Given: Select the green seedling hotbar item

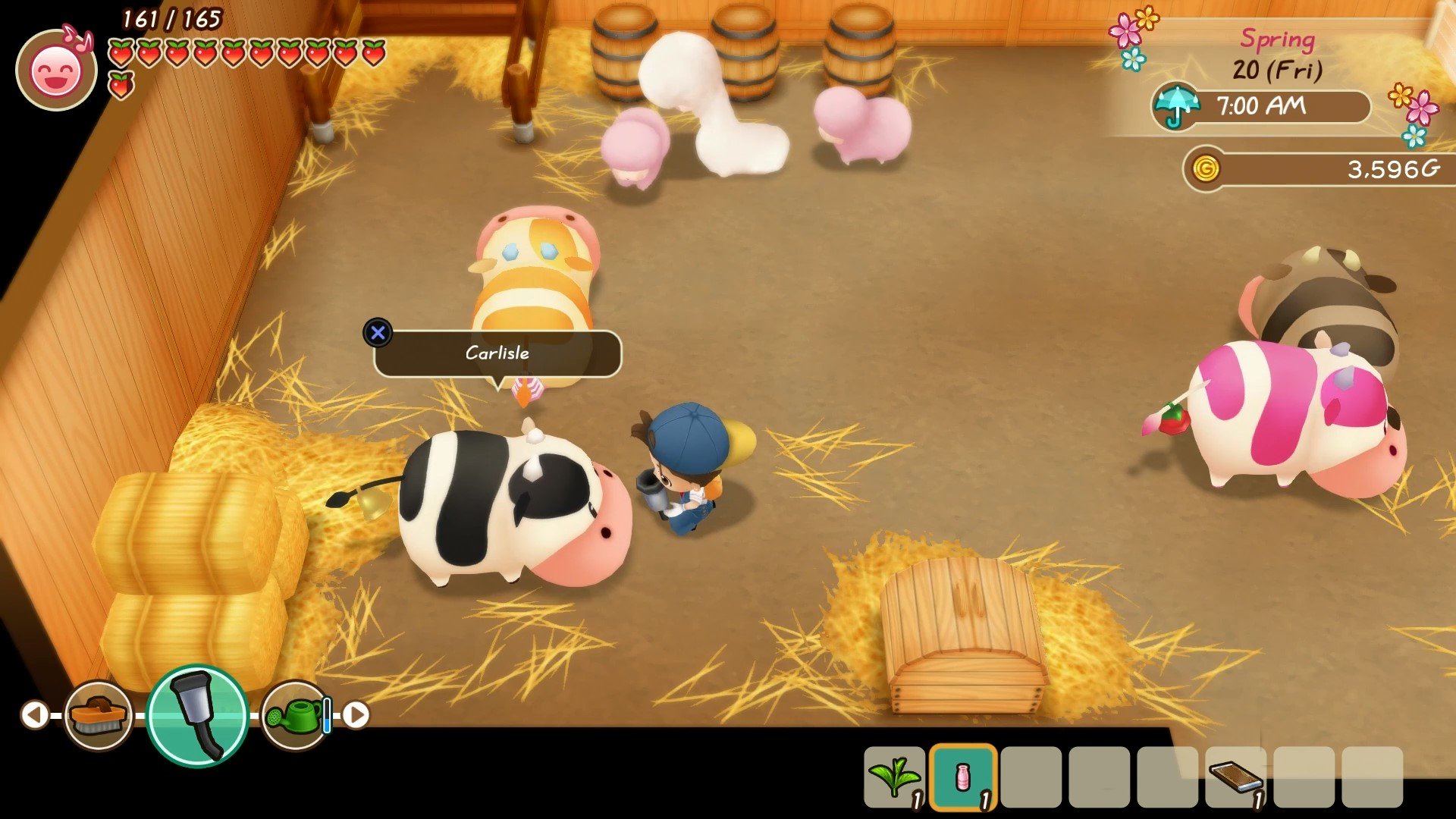Looking at the screenshot, I should pos(896,778).
